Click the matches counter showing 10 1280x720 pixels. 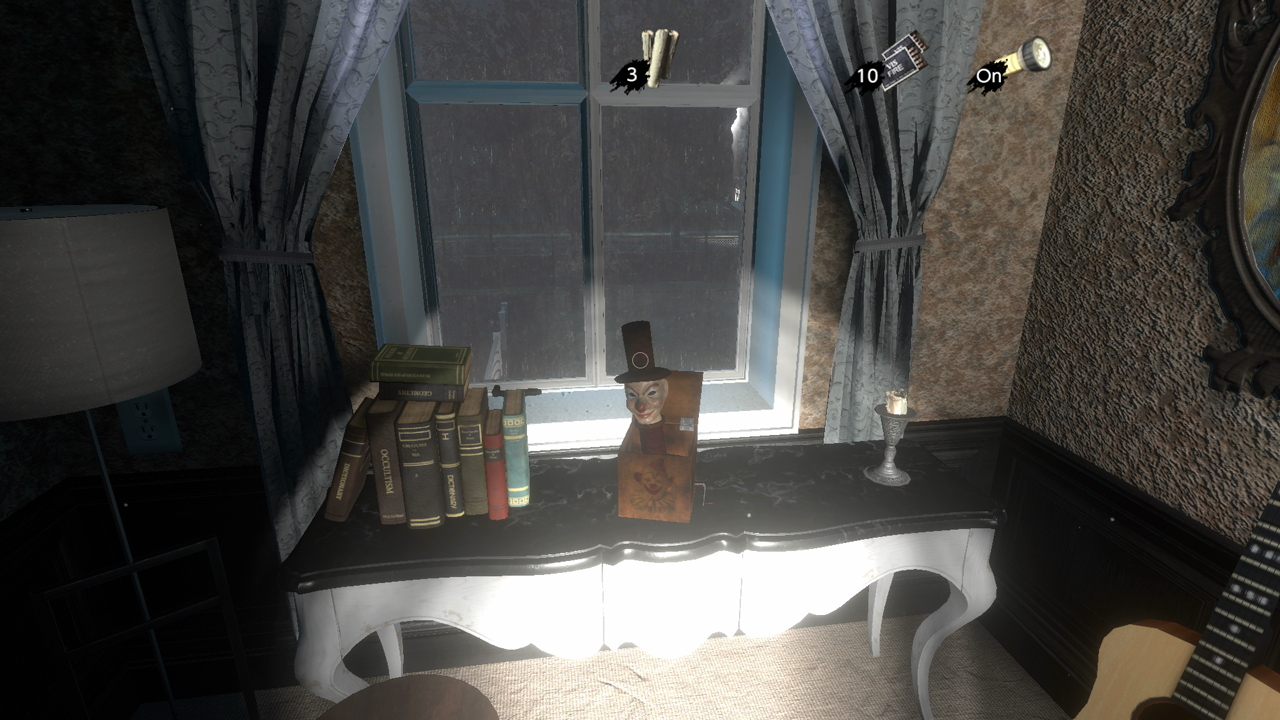866,73
